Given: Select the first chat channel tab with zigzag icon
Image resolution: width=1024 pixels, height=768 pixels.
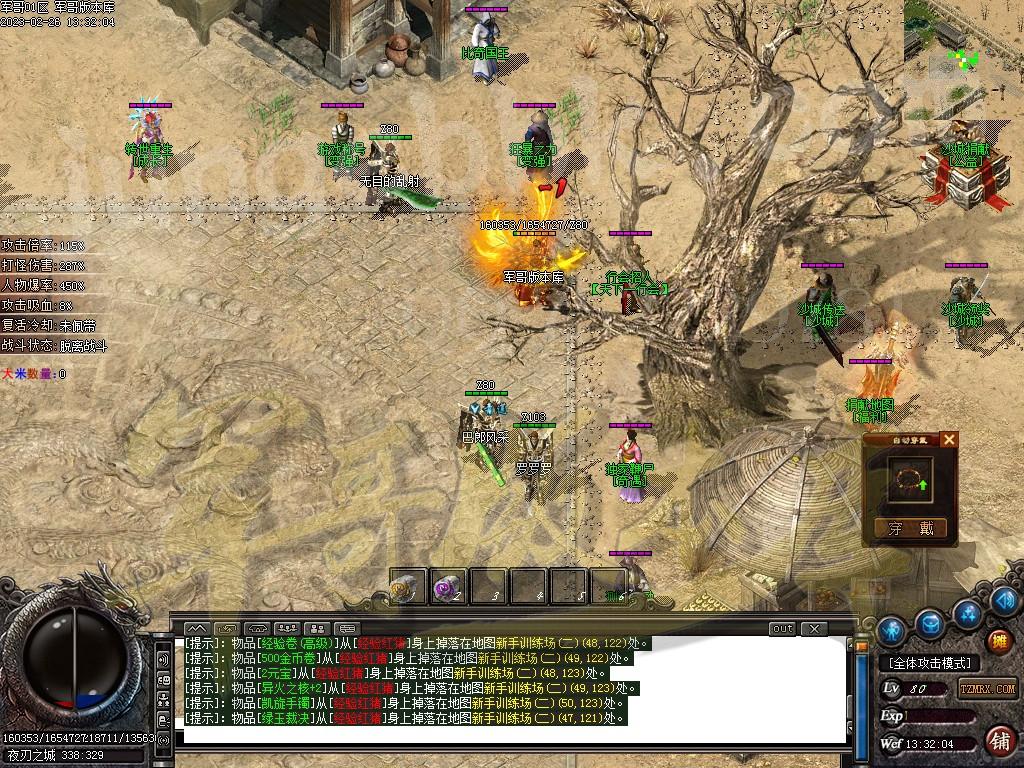Looking at the screenshot, I should point(196,628).
